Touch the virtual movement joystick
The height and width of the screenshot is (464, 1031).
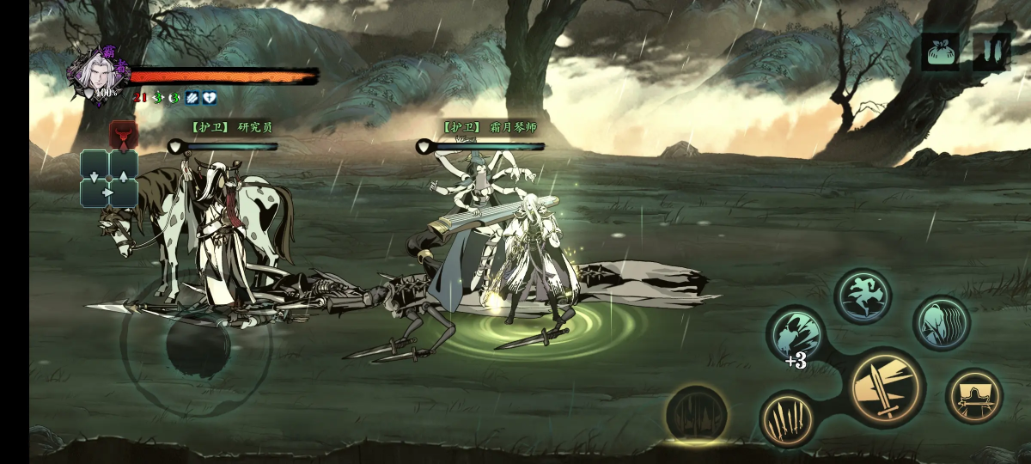point(197,345)
